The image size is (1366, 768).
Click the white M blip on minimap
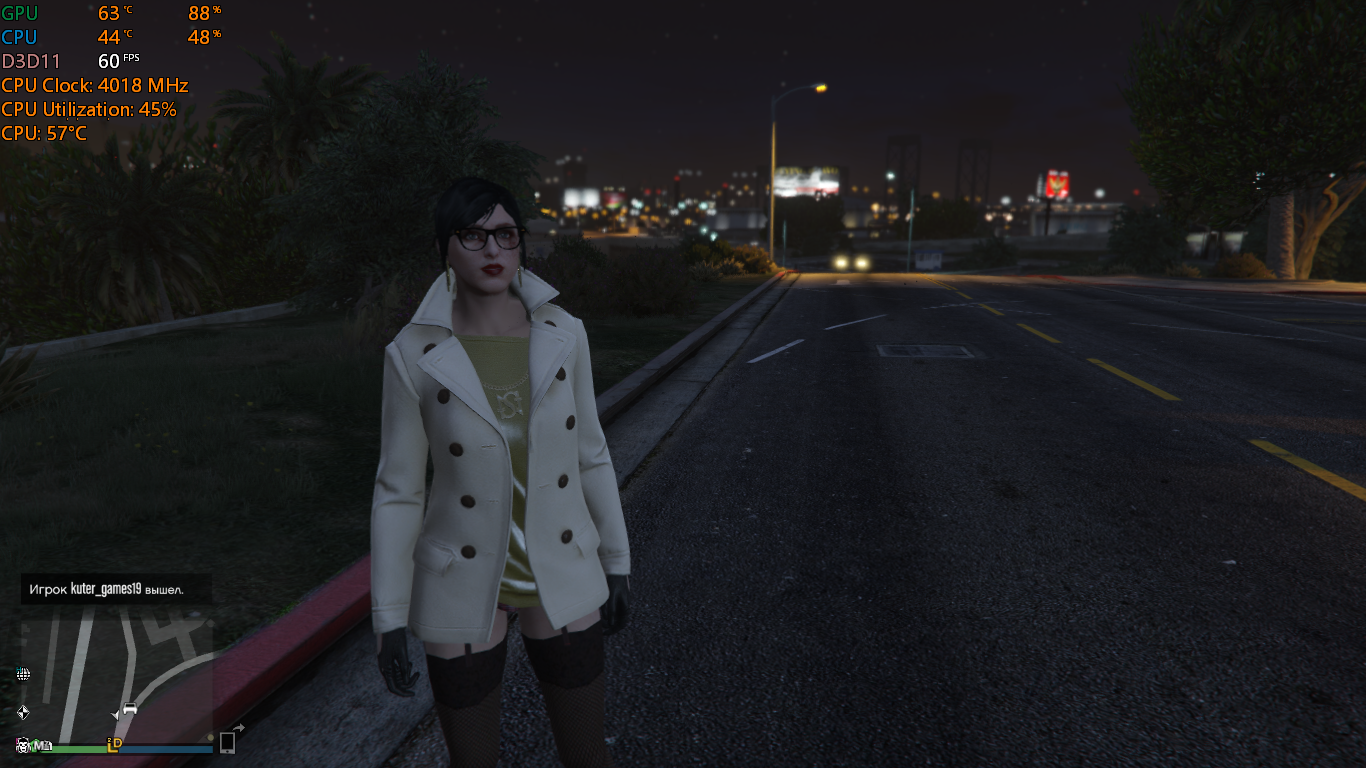[x=40, y=745]
